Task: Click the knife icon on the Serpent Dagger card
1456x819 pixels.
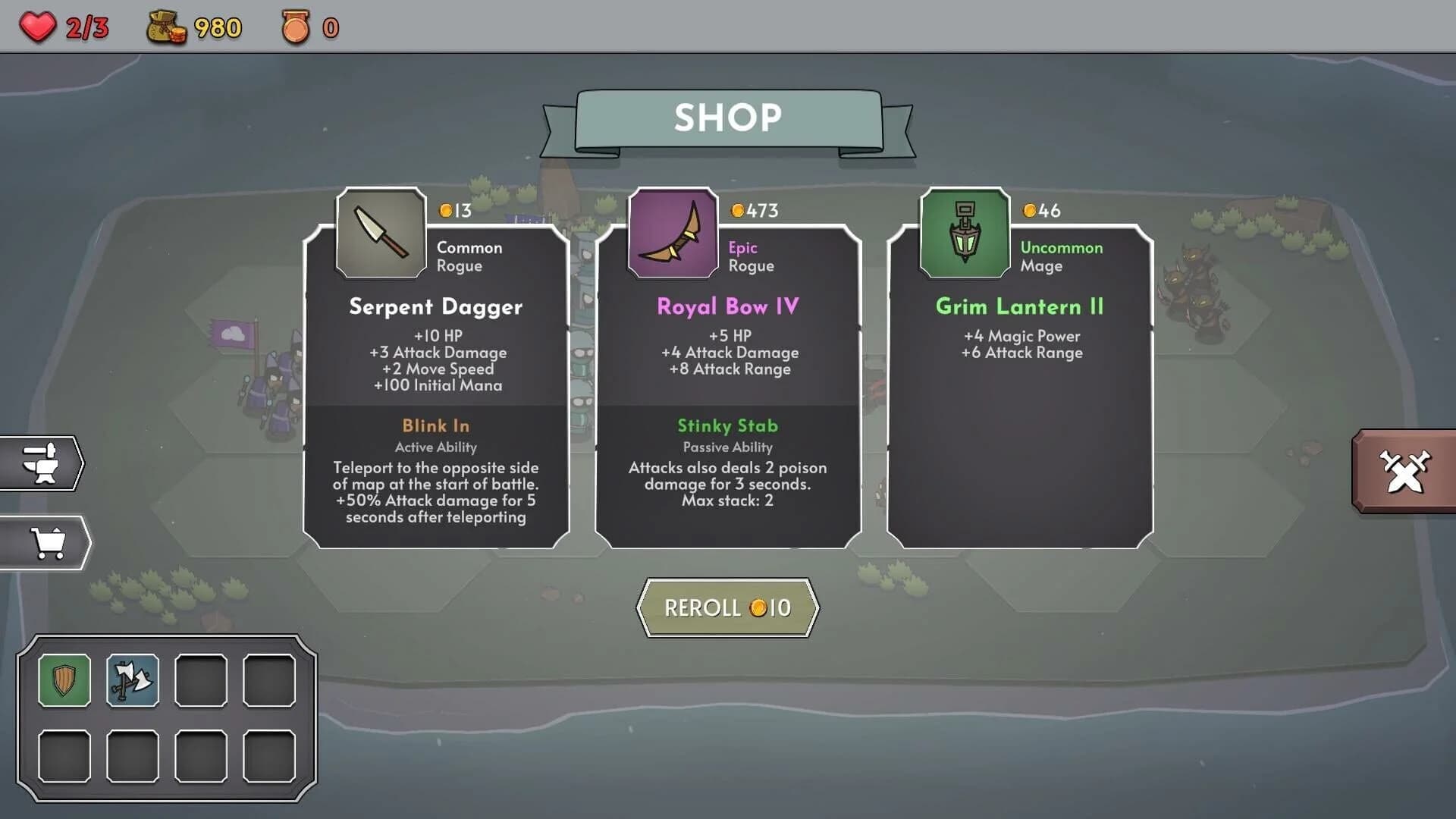Action: pos(381,232)
